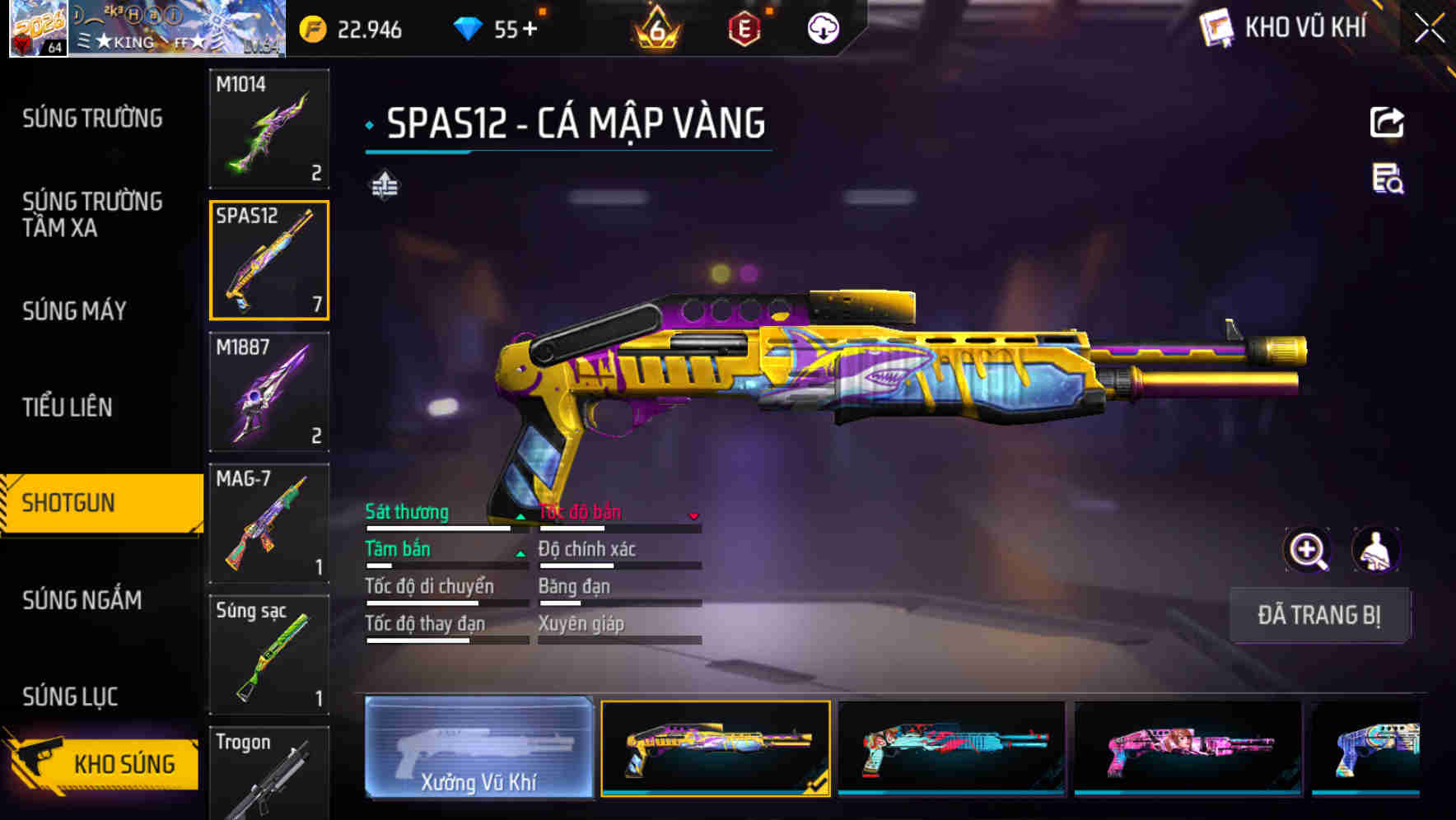Choose the Tiểu Liên category
This screenshot has width=1456, height=820.
click(x=68, y=407)
